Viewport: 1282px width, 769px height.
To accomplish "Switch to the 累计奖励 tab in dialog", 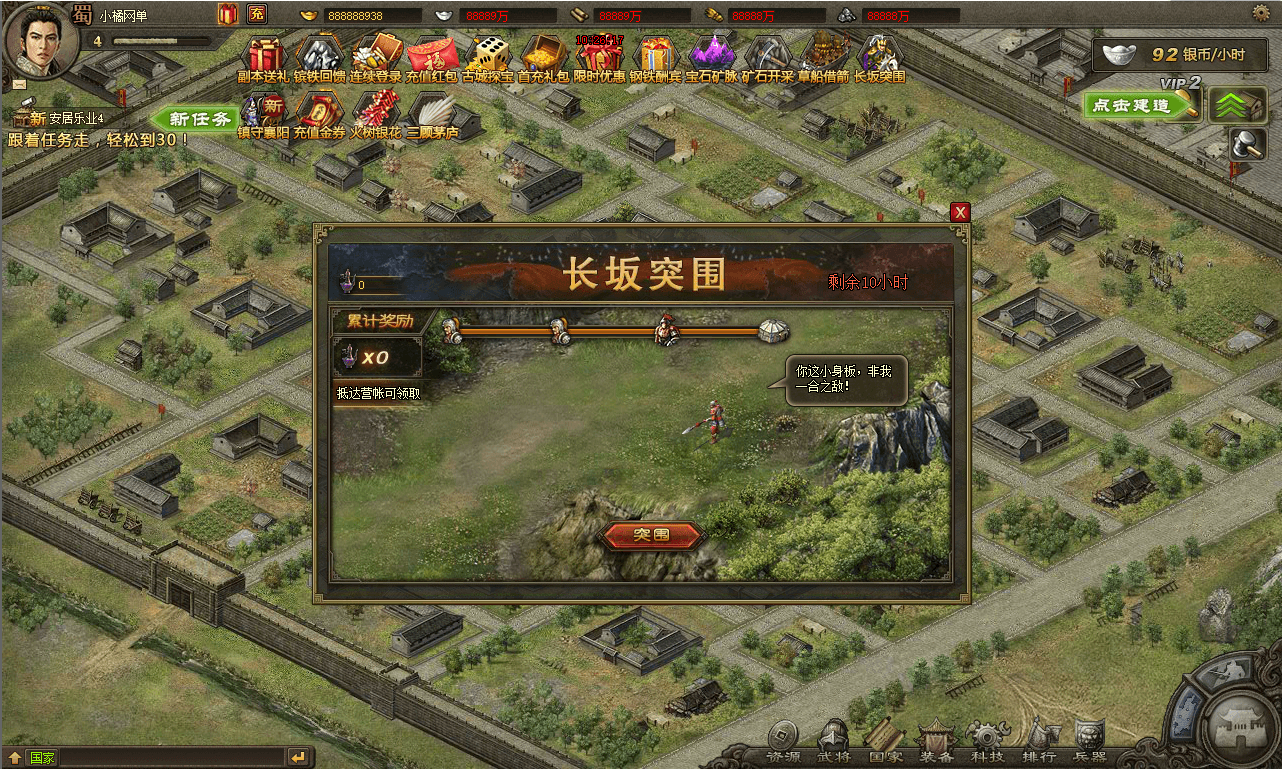I will tap(377, 321).
